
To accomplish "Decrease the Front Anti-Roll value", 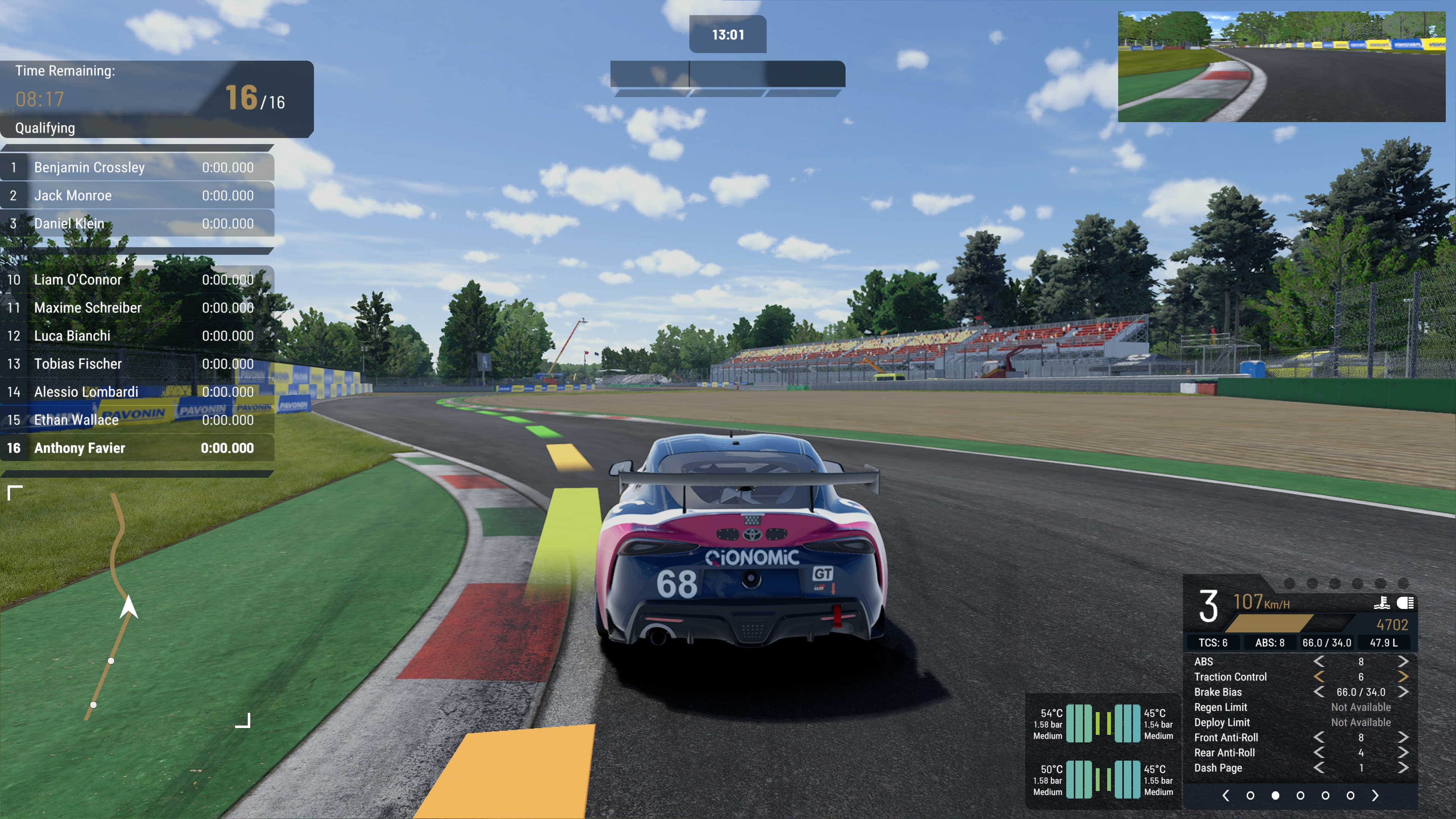I will click(x=1319, y=737).
